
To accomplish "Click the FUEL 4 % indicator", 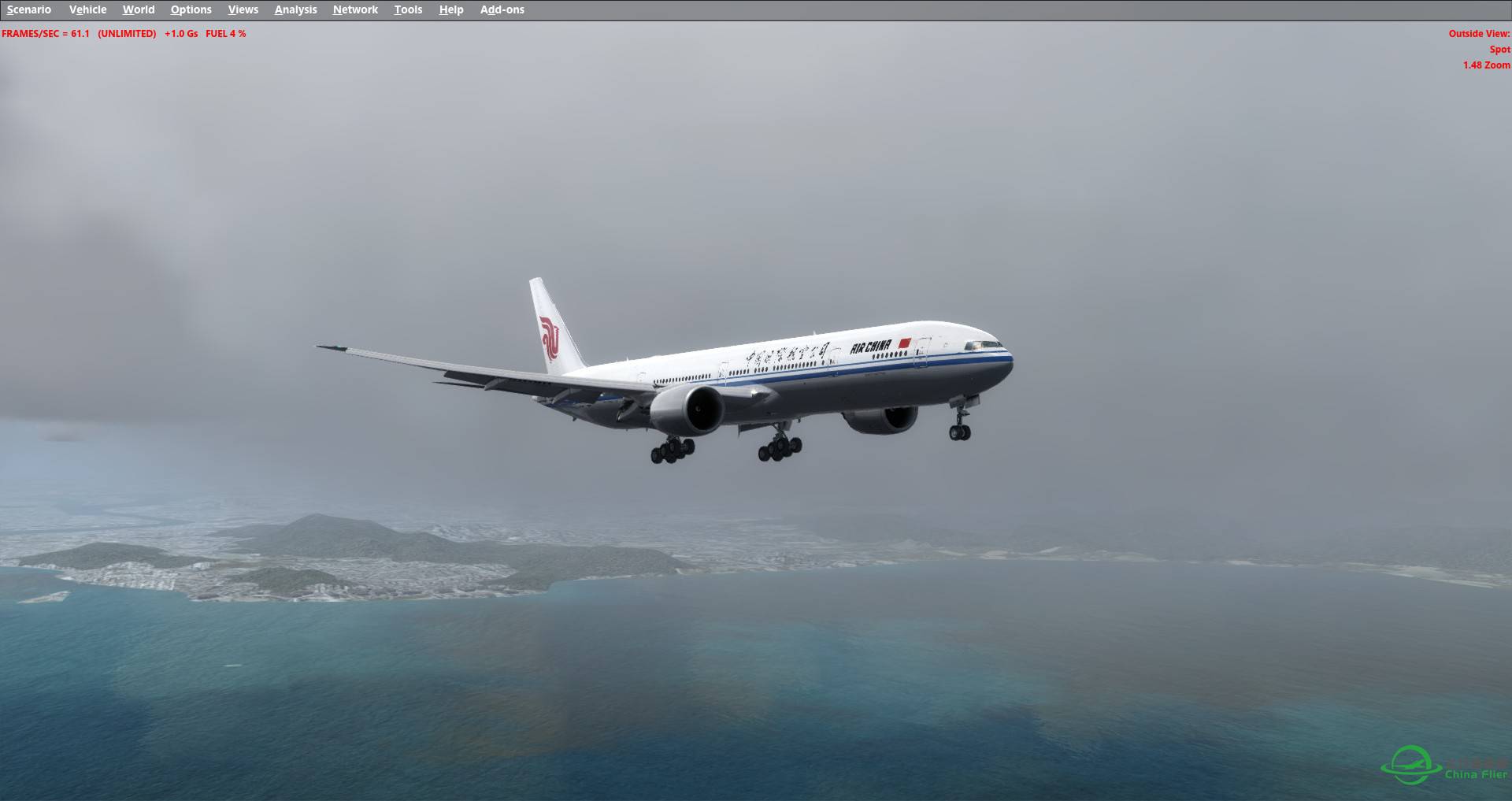I will (226, 34).
